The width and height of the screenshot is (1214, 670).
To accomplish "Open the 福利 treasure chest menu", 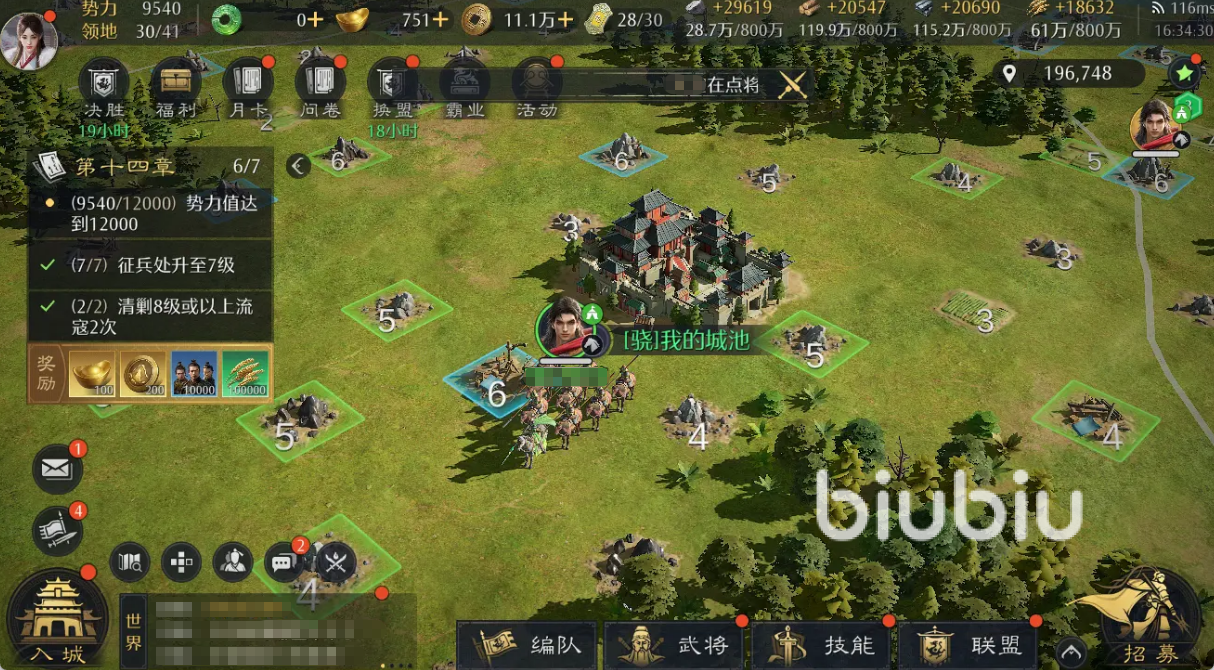I will coord(175,82).
